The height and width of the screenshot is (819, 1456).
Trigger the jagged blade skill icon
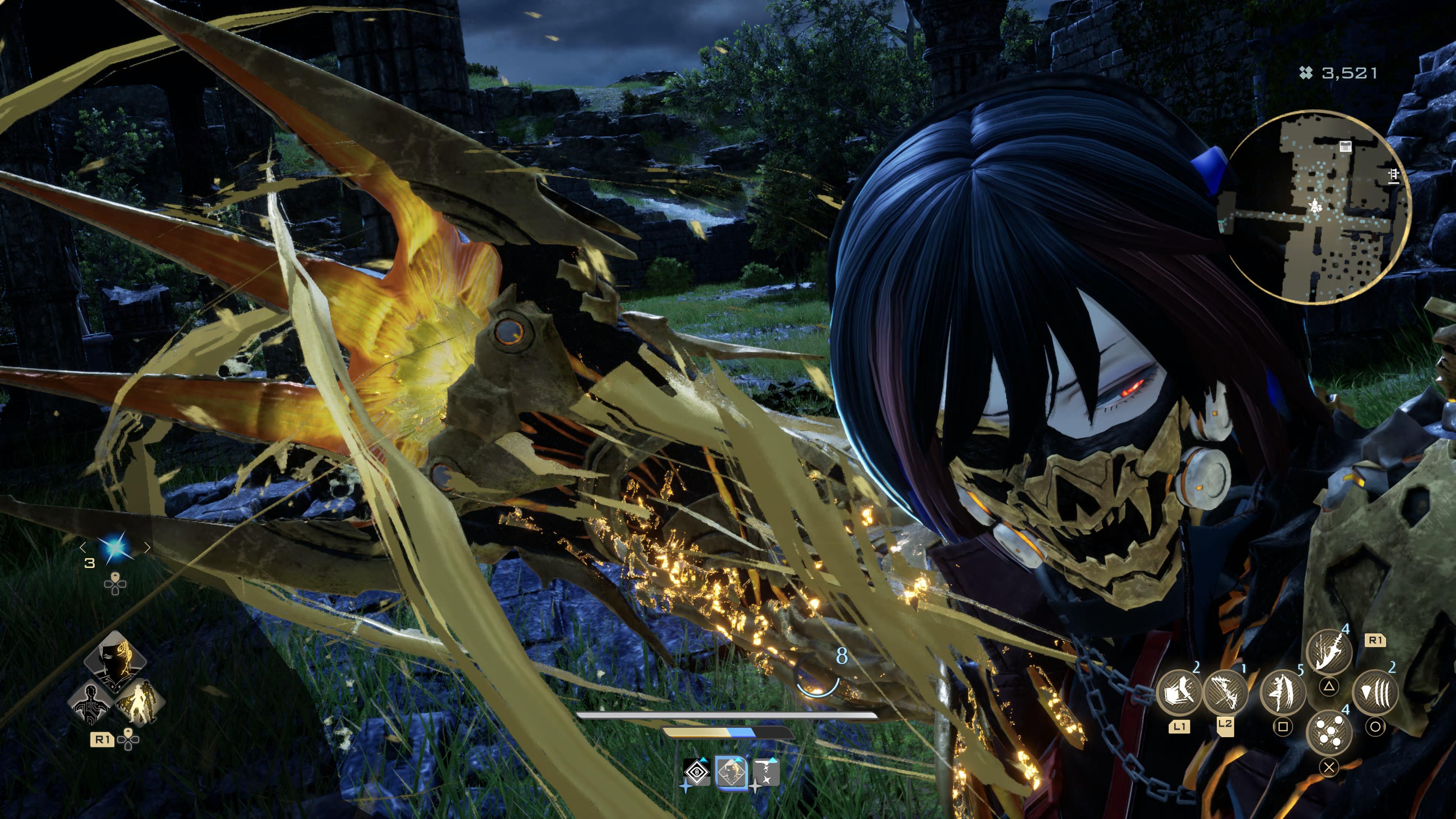[1329, 652]
